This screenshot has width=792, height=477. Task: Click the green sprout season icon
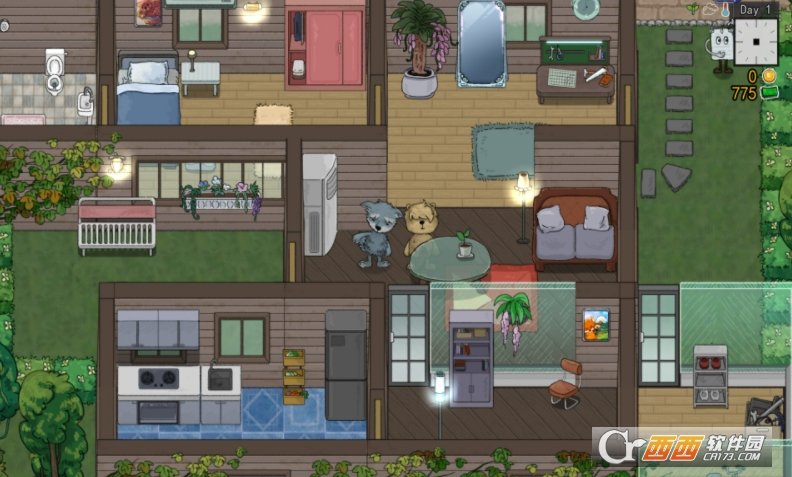point(691,8)
